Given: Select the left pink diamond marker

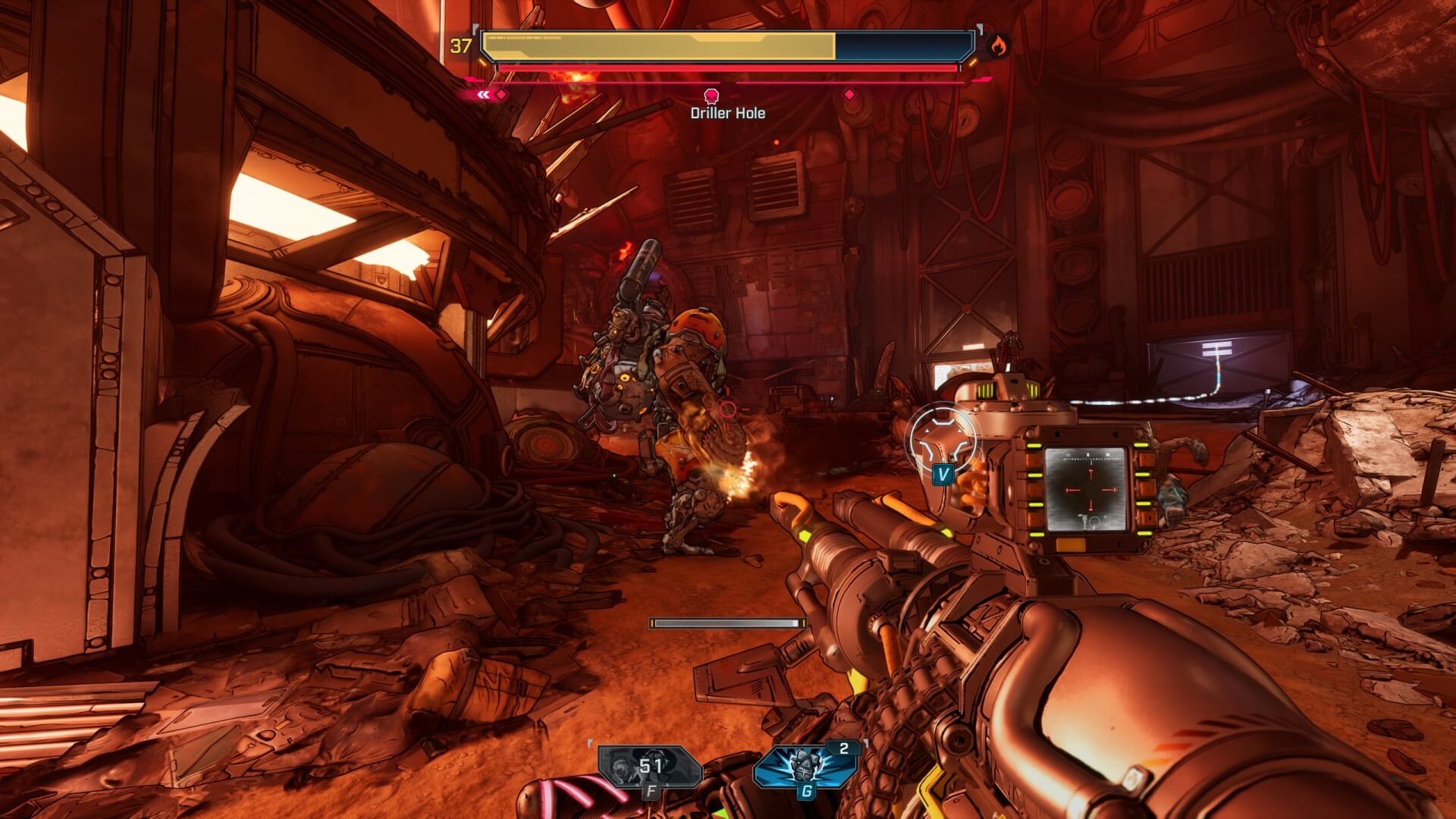Looking at the screenshot, I should click(x=500, y=95).
